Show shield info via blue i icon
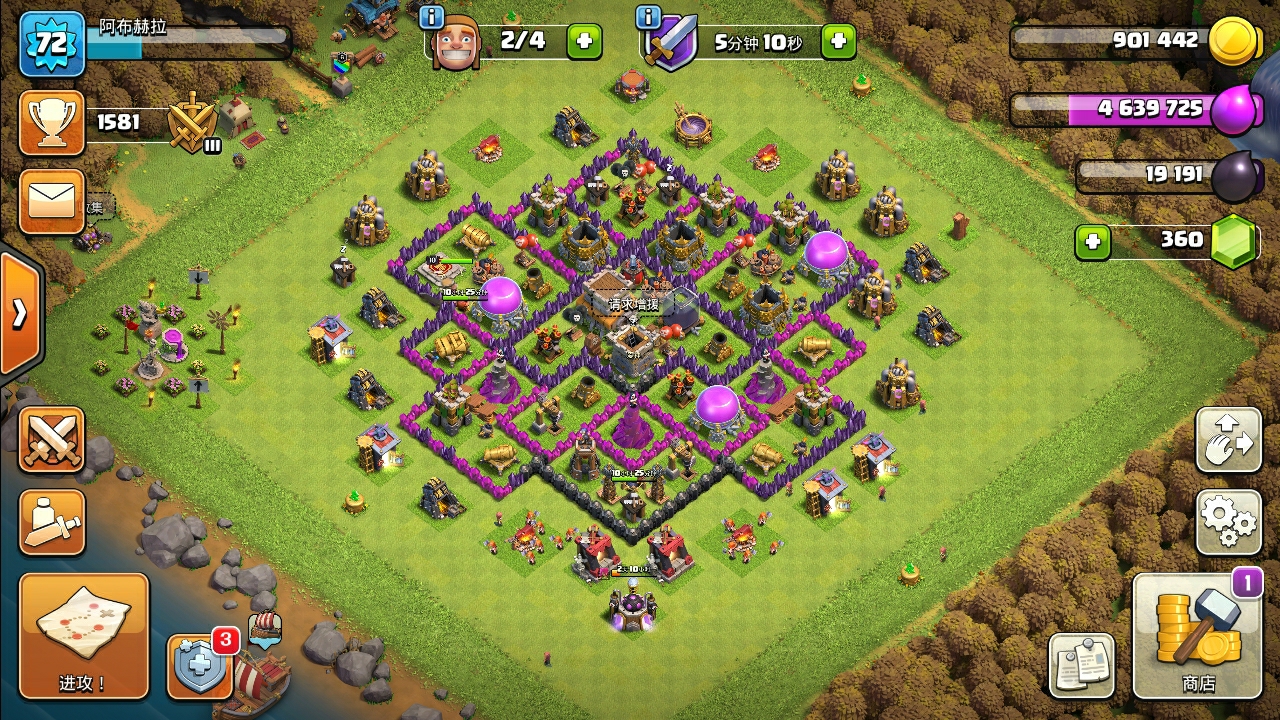 (648, 17)
